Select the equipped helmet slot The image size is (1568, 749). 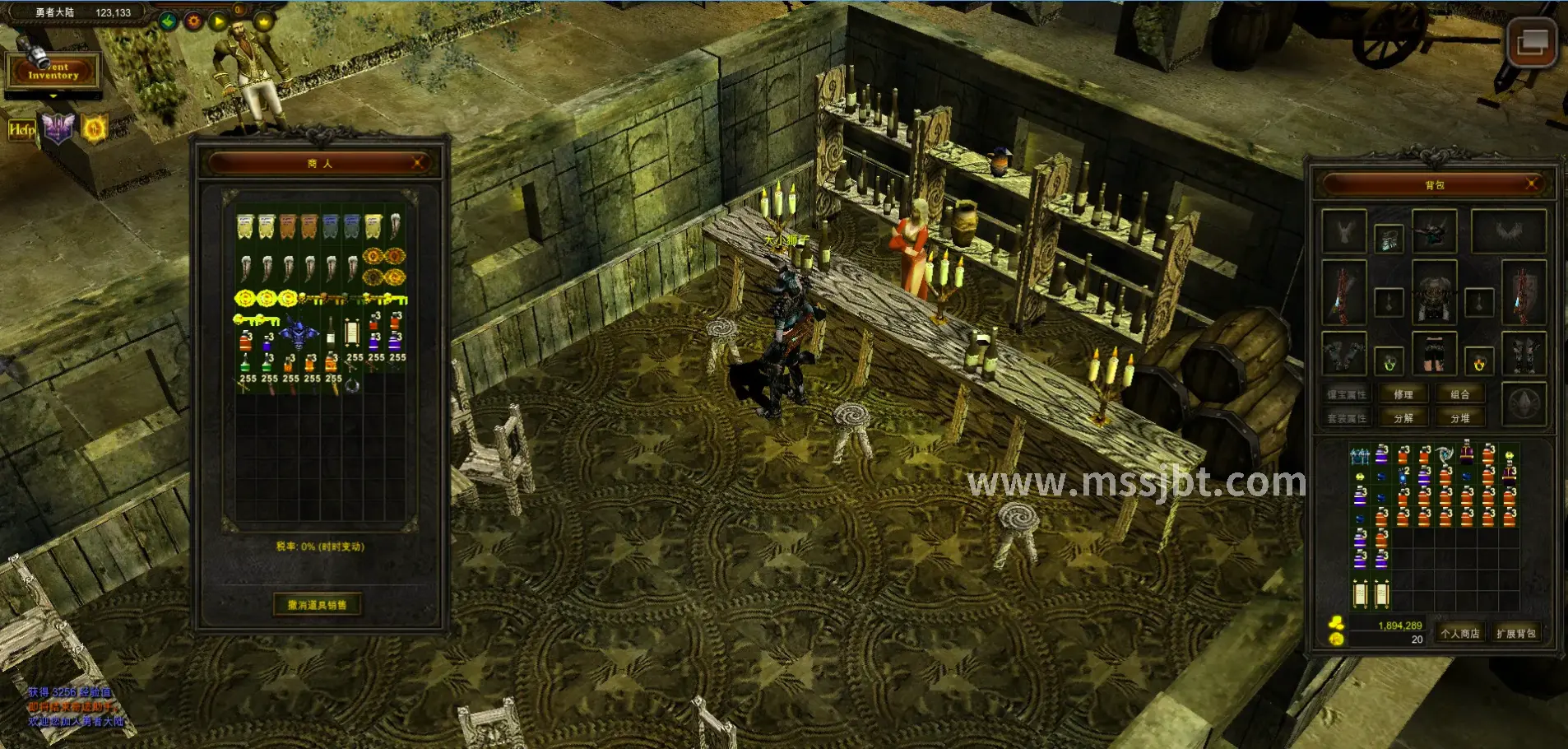[x=1434, y=231]
